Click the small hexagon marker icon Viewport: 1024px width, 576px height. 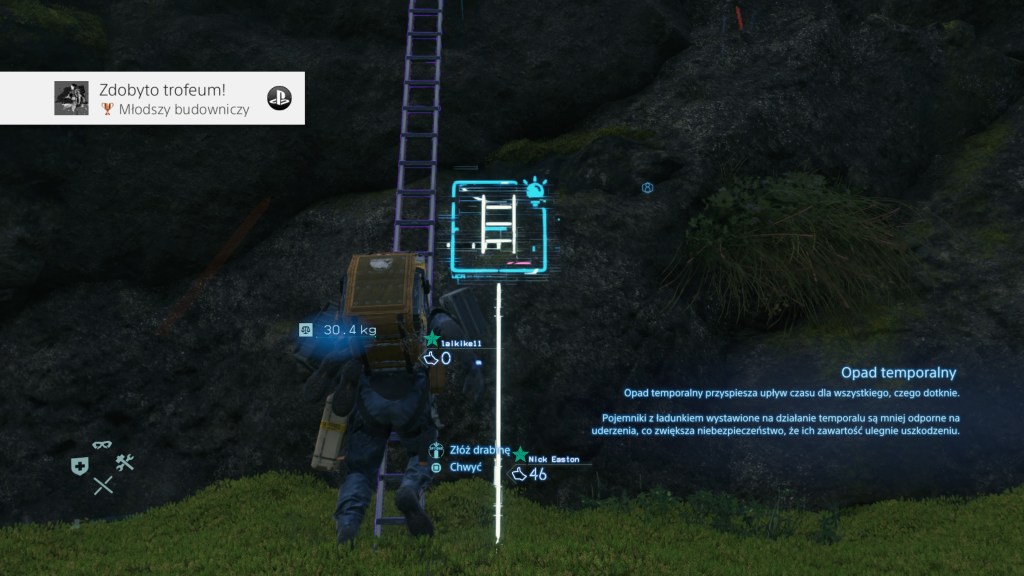[648, 188]
